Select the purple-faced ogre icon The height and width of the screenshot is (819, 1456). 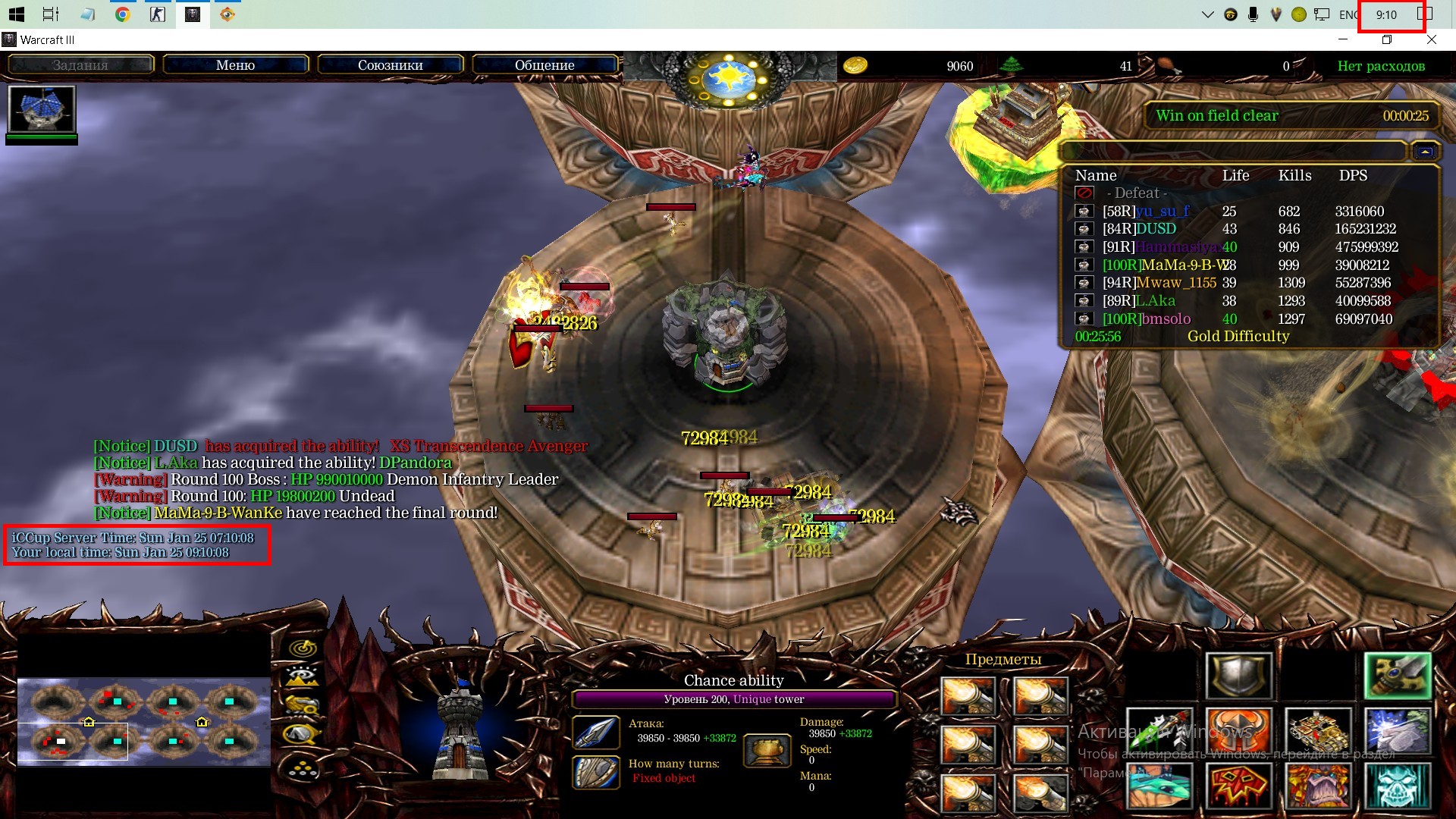(x=1318, y=786)
